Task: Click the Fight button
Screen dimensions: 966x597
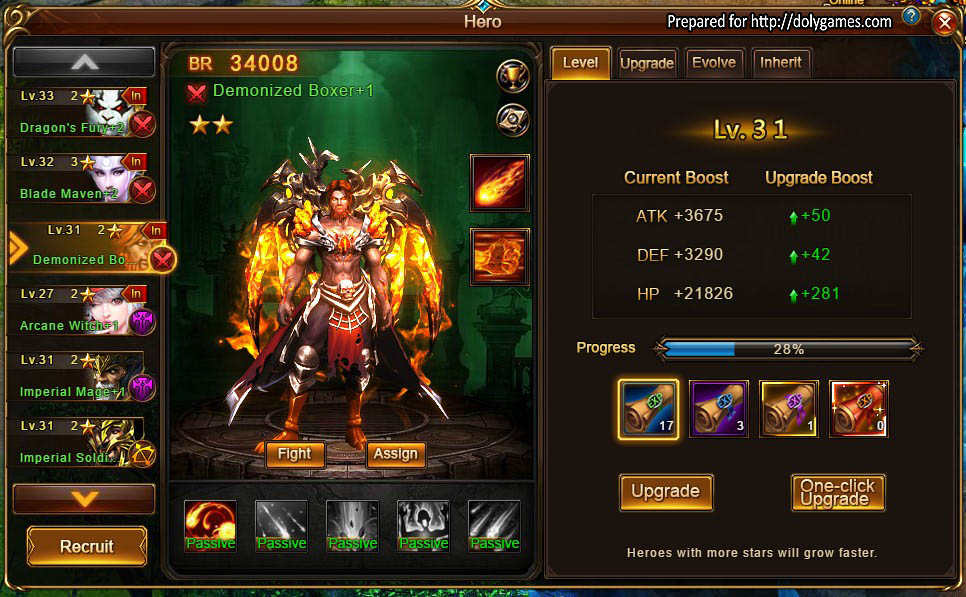Action: click(294, 454)
